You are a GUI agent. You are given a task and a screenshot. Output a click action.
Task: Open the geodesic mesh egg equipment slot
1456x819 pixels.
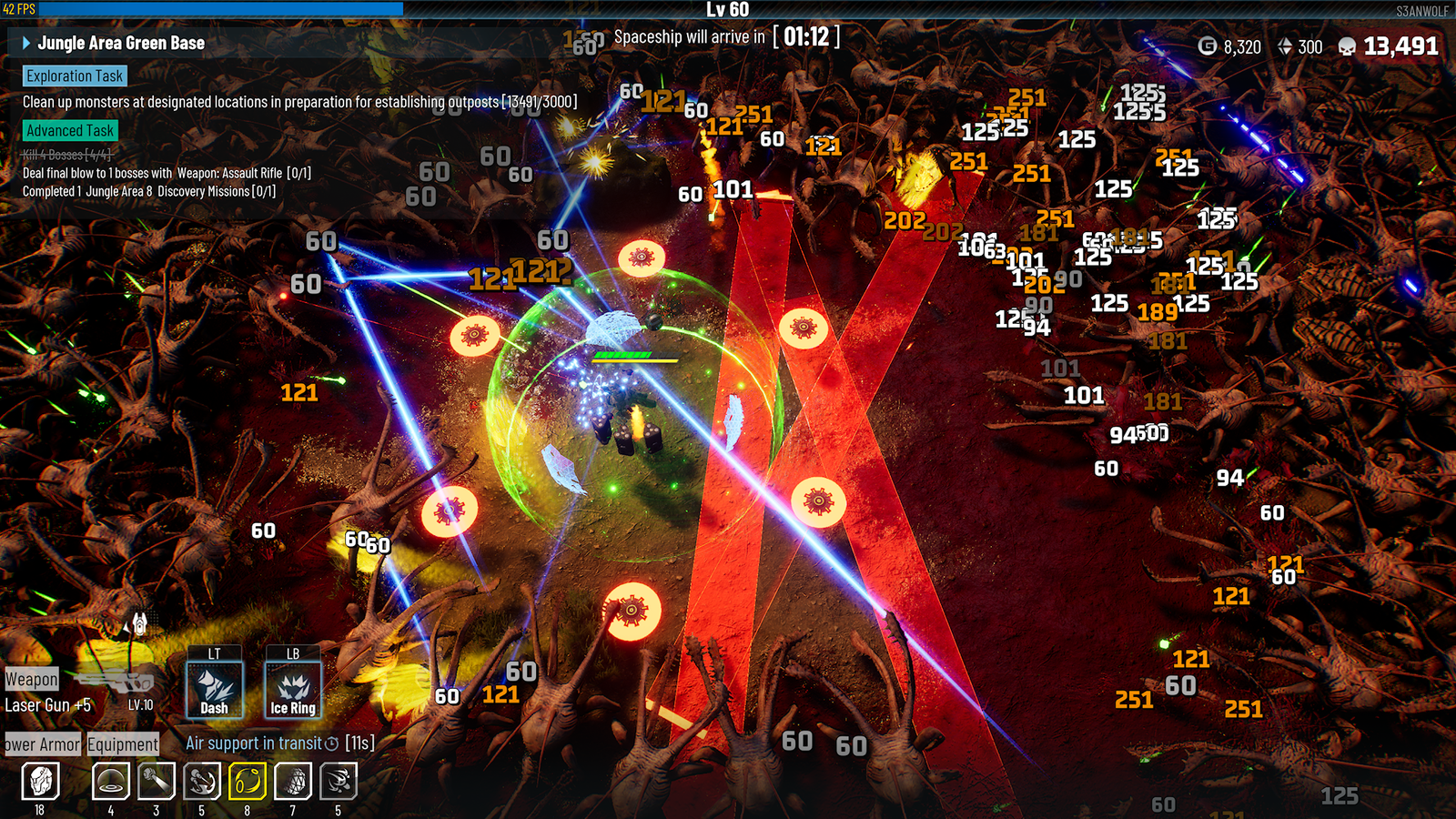(293, 781)
